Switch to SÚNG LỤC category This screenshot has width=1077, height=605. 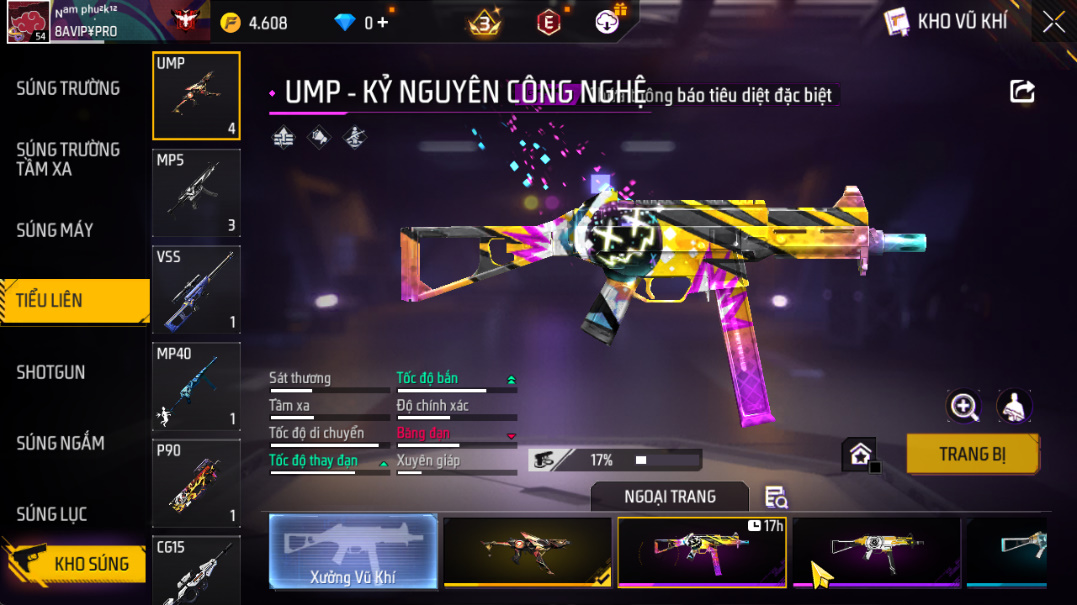pos(52,514)
